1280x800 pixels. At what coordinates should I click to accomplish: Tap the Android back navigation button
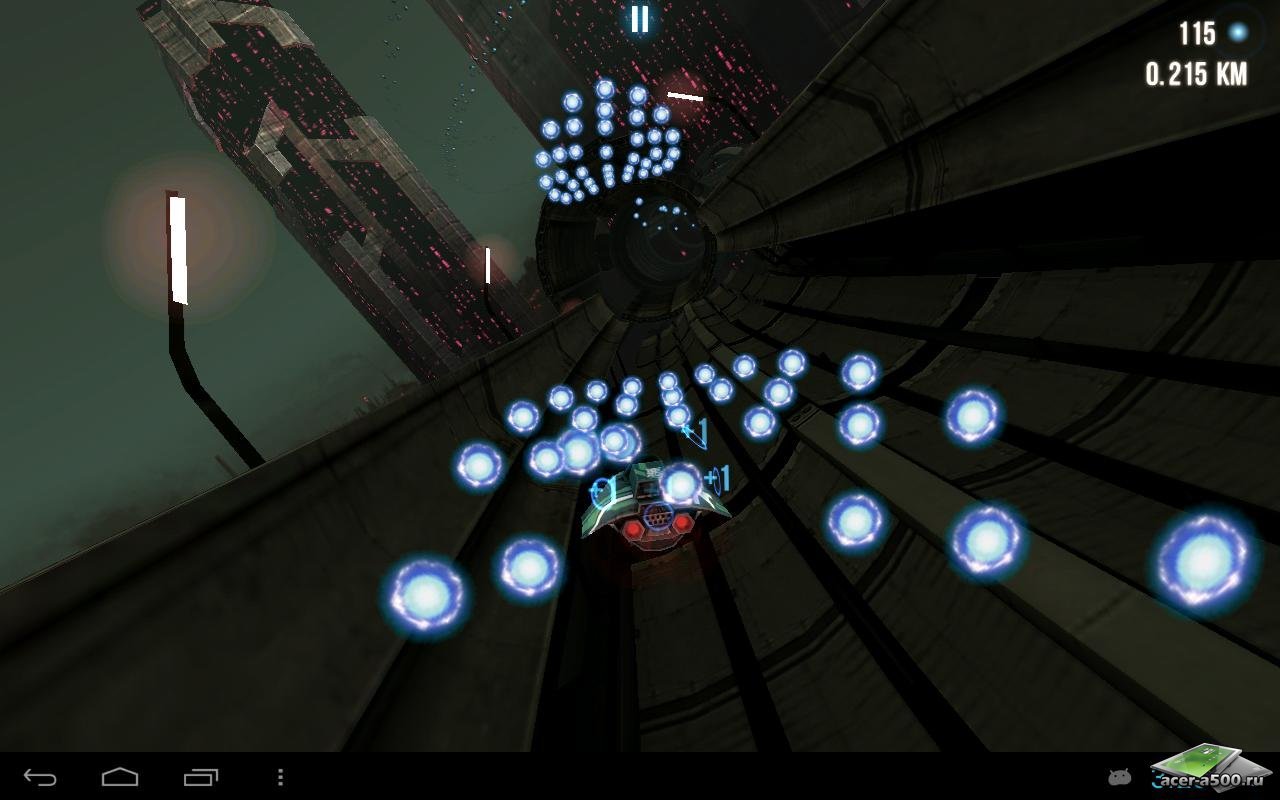pos(40,777)
